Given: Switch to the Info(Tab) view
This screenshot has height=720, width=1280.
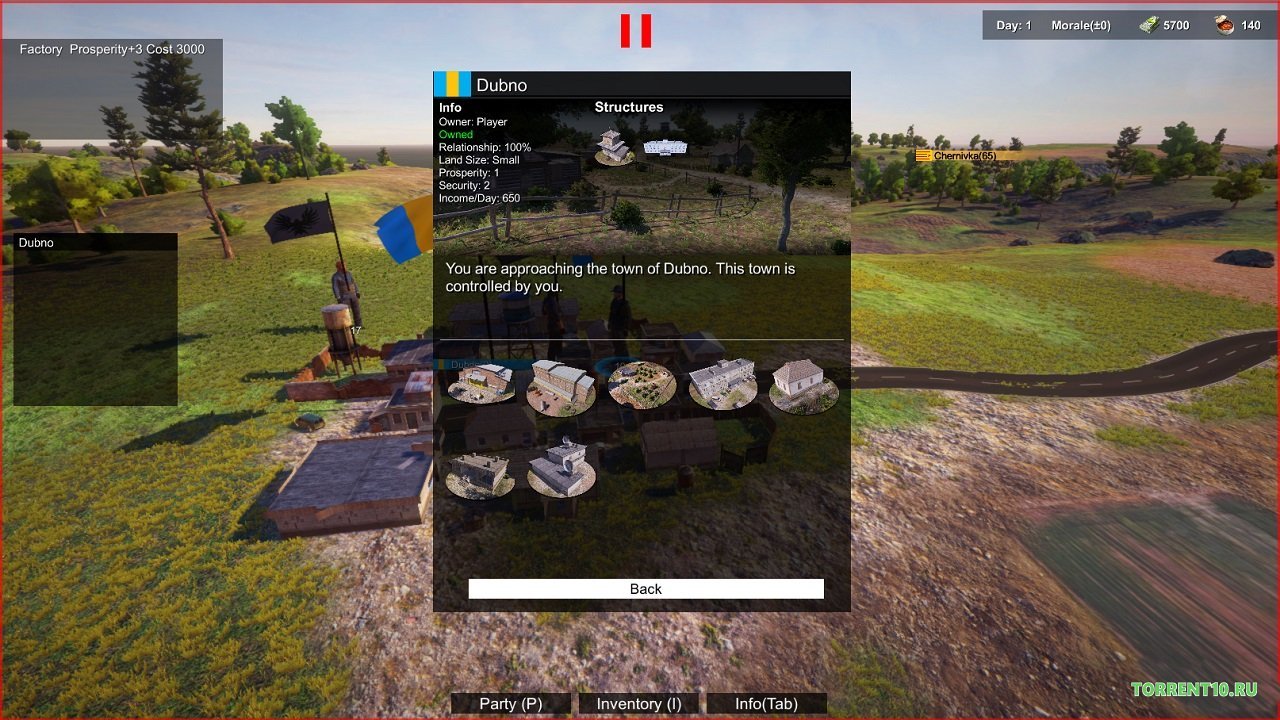Looking at the screenshot, I should [764, 703].
